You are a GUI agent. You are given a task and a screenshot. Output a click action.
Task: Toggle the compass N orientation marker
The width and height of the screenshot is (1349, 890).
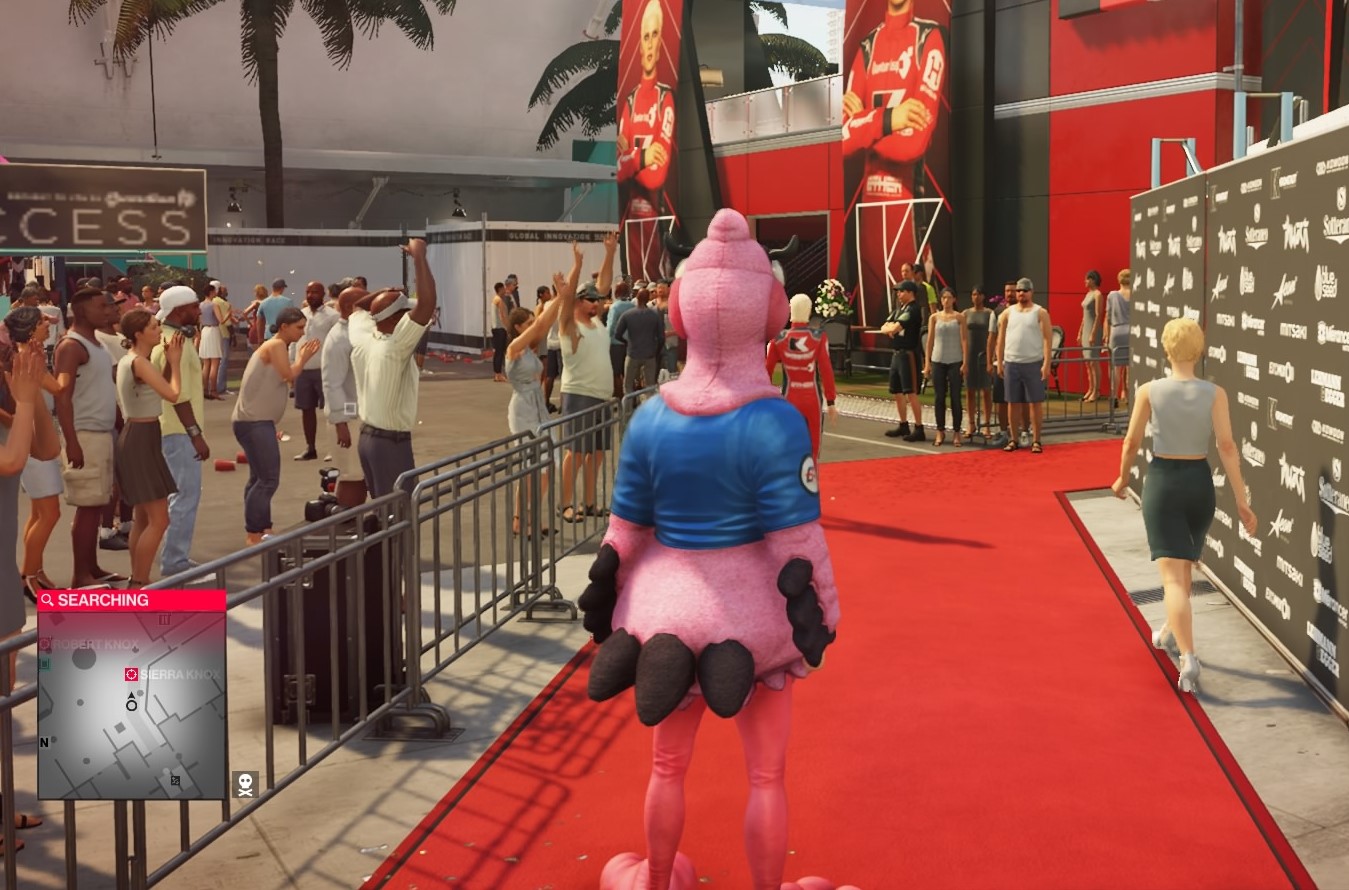point(43,743)
